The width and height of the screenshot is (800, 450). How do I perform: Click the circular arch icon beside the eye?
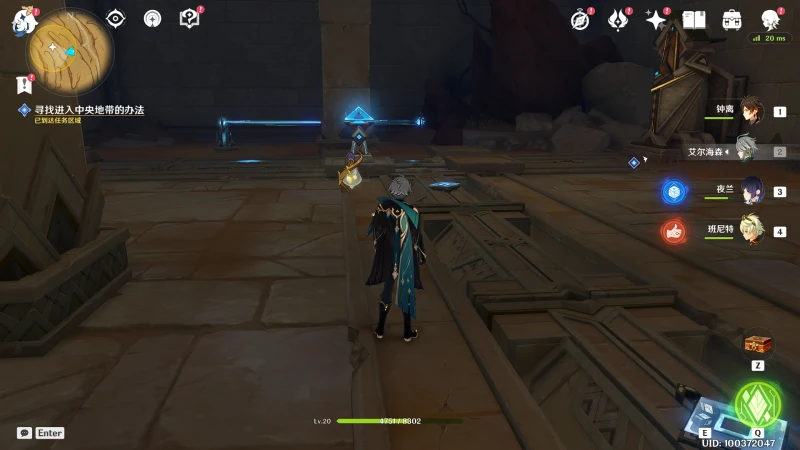tap(152, 18)
